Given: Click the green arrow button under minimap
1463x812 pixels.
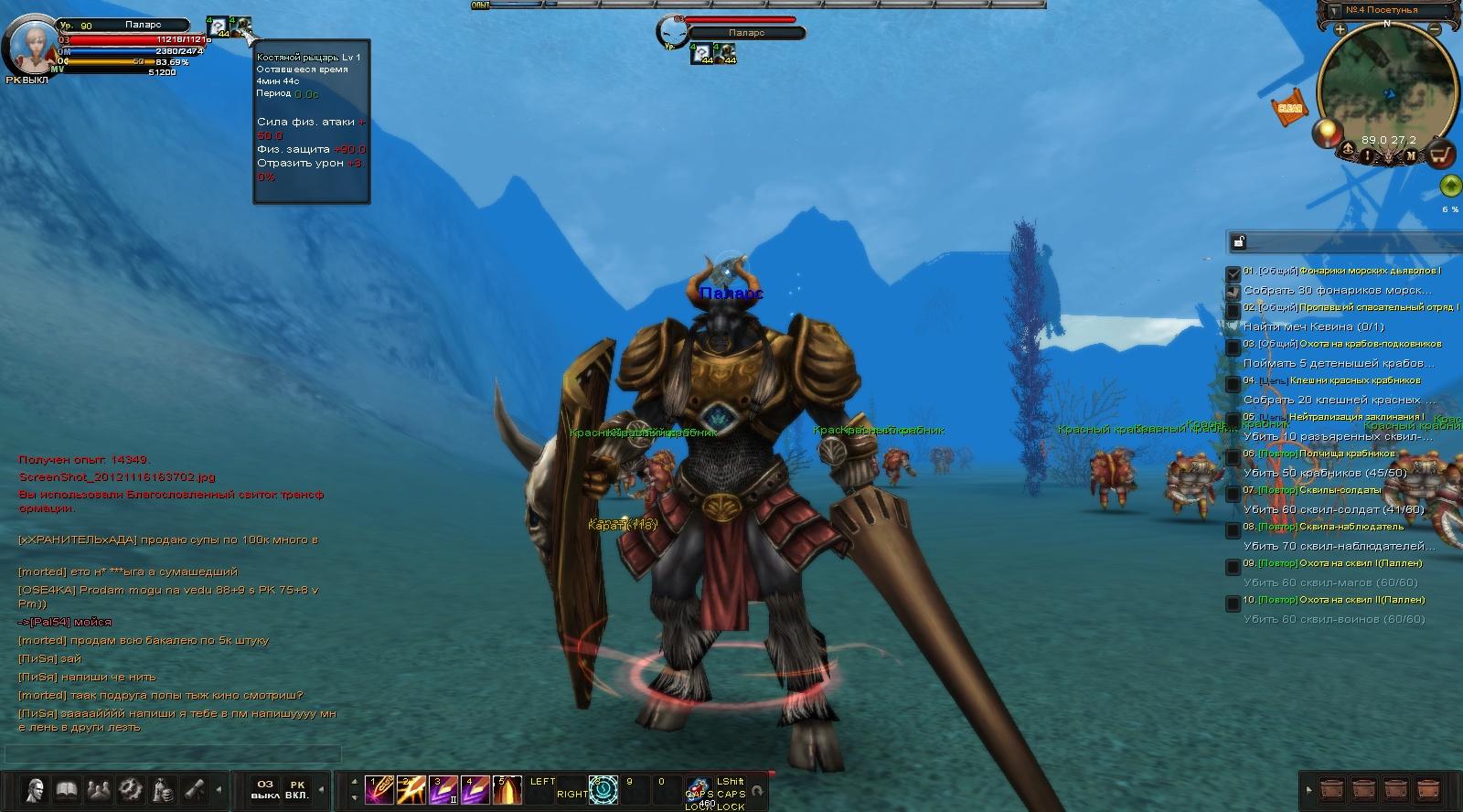Looking at the screenshot, I should [1449, 187].
